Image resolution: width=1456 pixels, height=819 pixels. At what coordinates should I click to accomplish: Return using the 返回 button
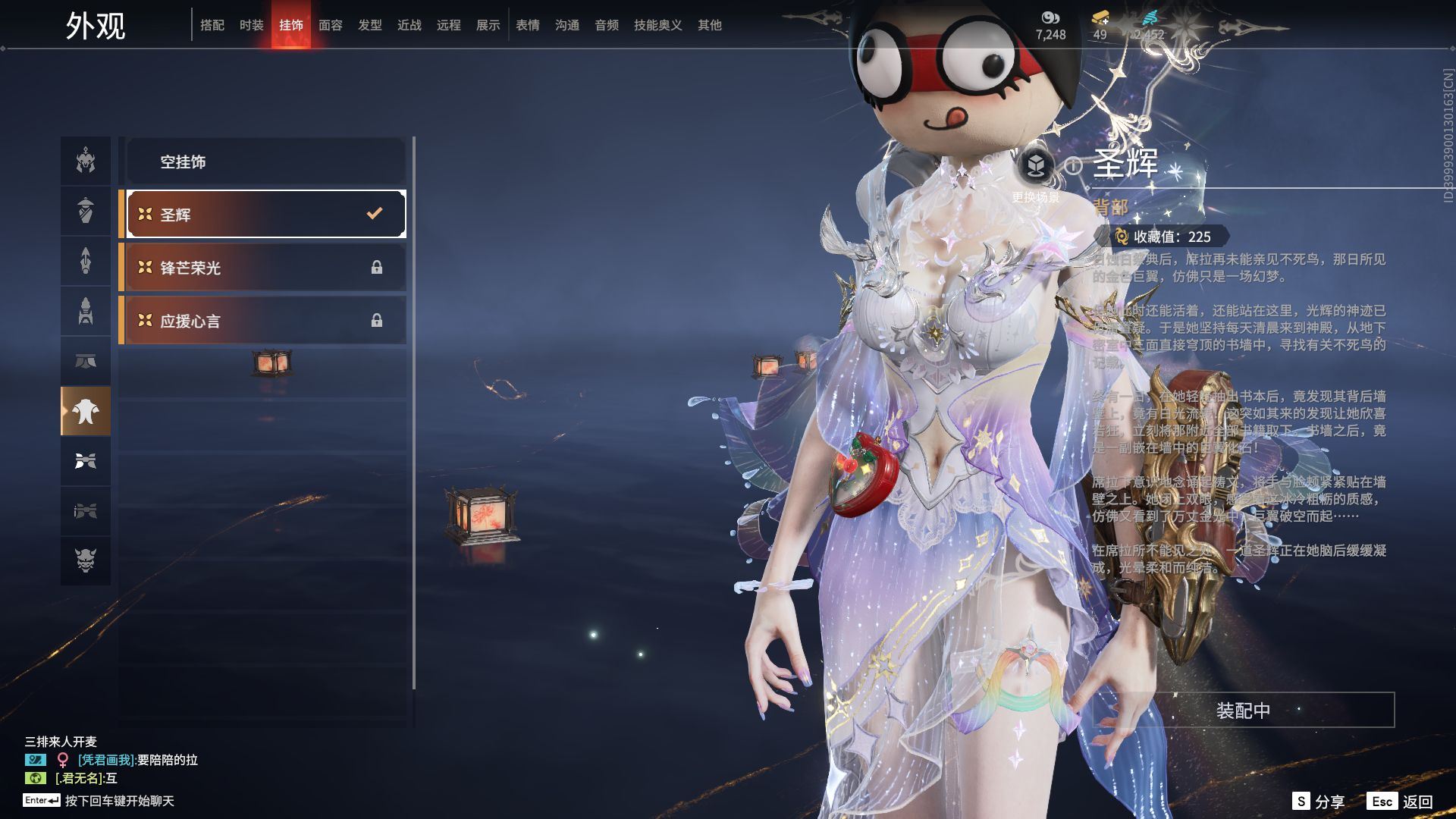[1402, 802]
